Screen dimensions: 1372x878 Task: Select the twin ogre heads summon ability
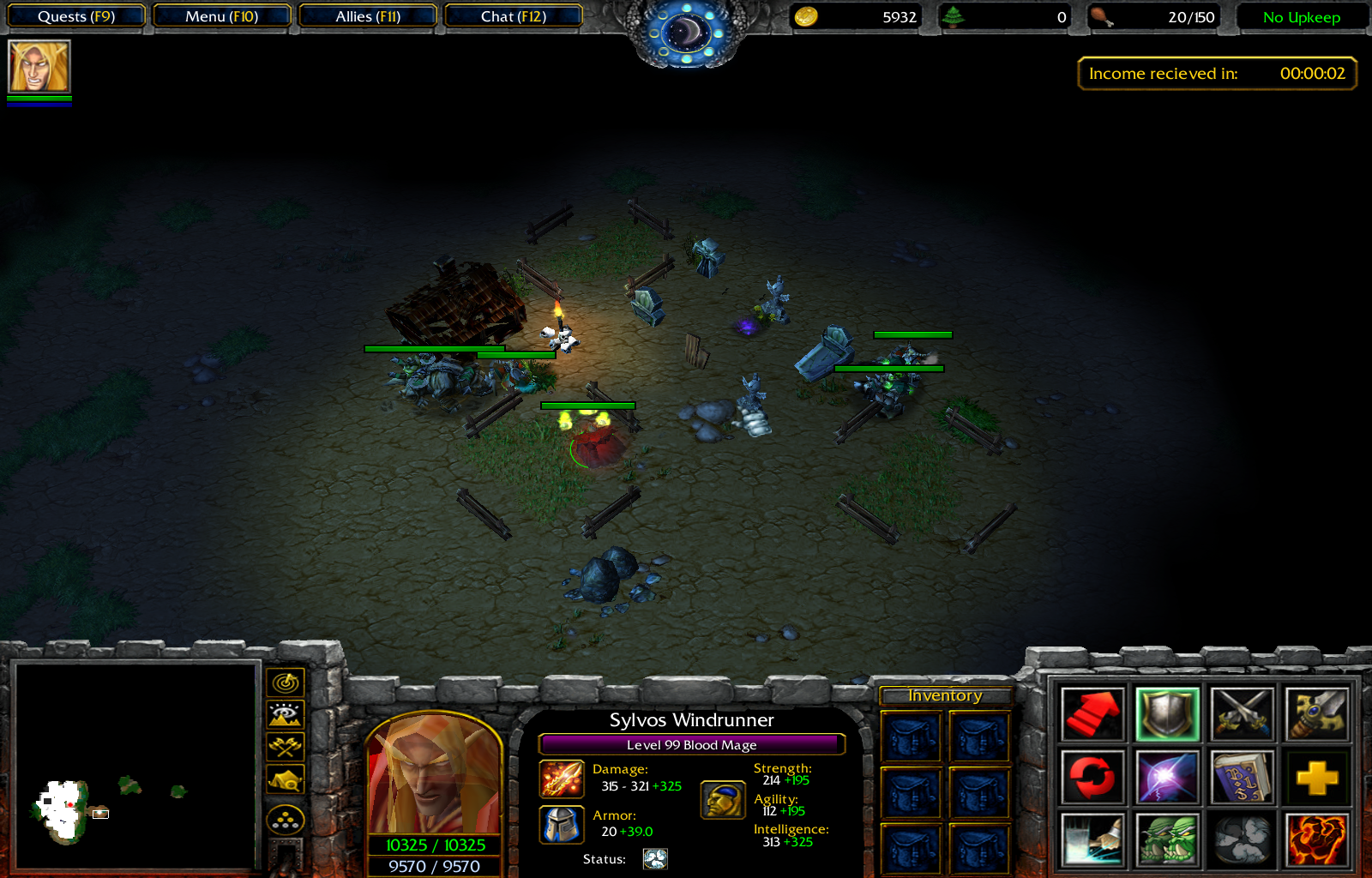(x=1166, y=840)
